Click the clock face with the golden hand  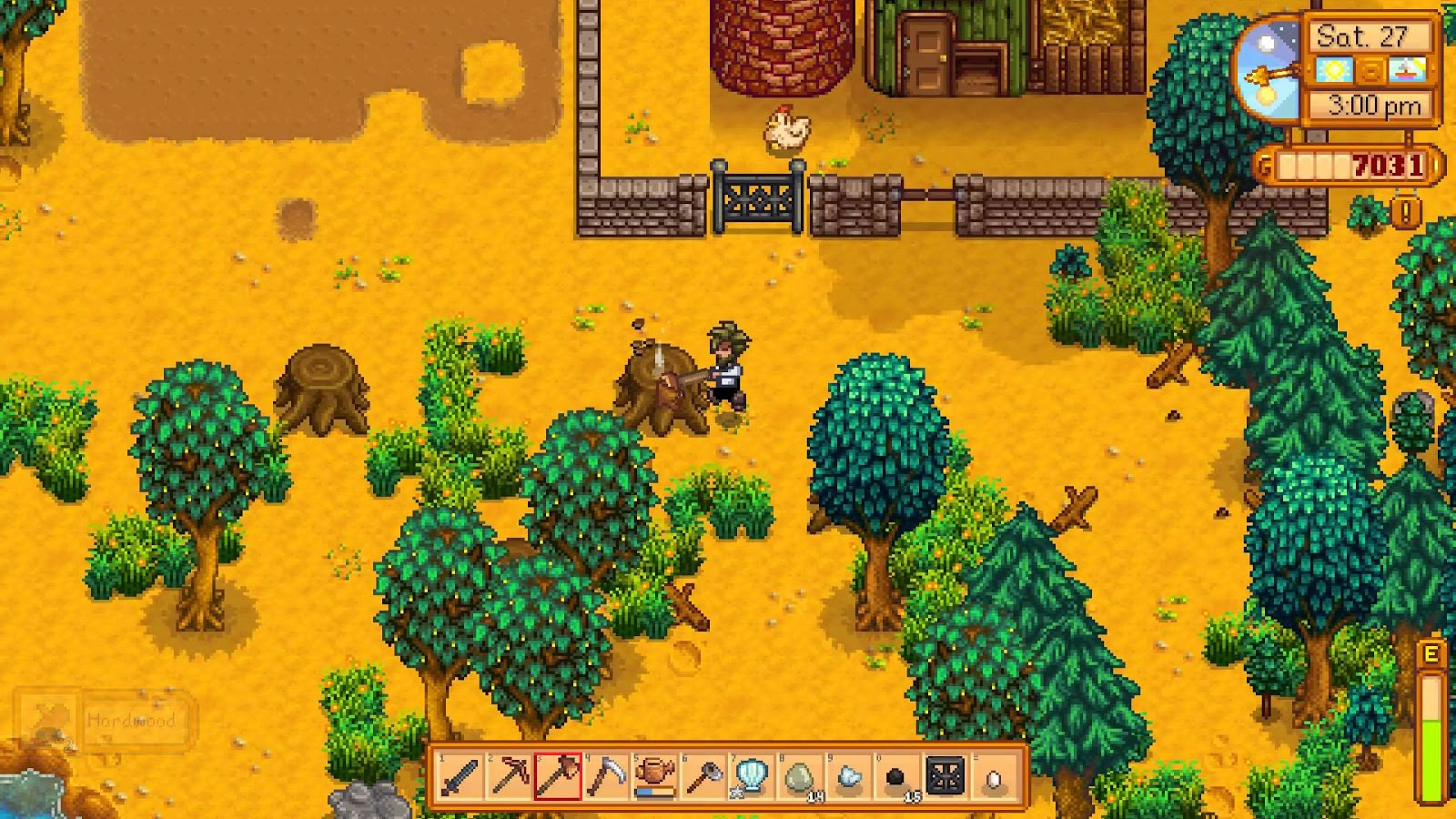point(1270,74)
